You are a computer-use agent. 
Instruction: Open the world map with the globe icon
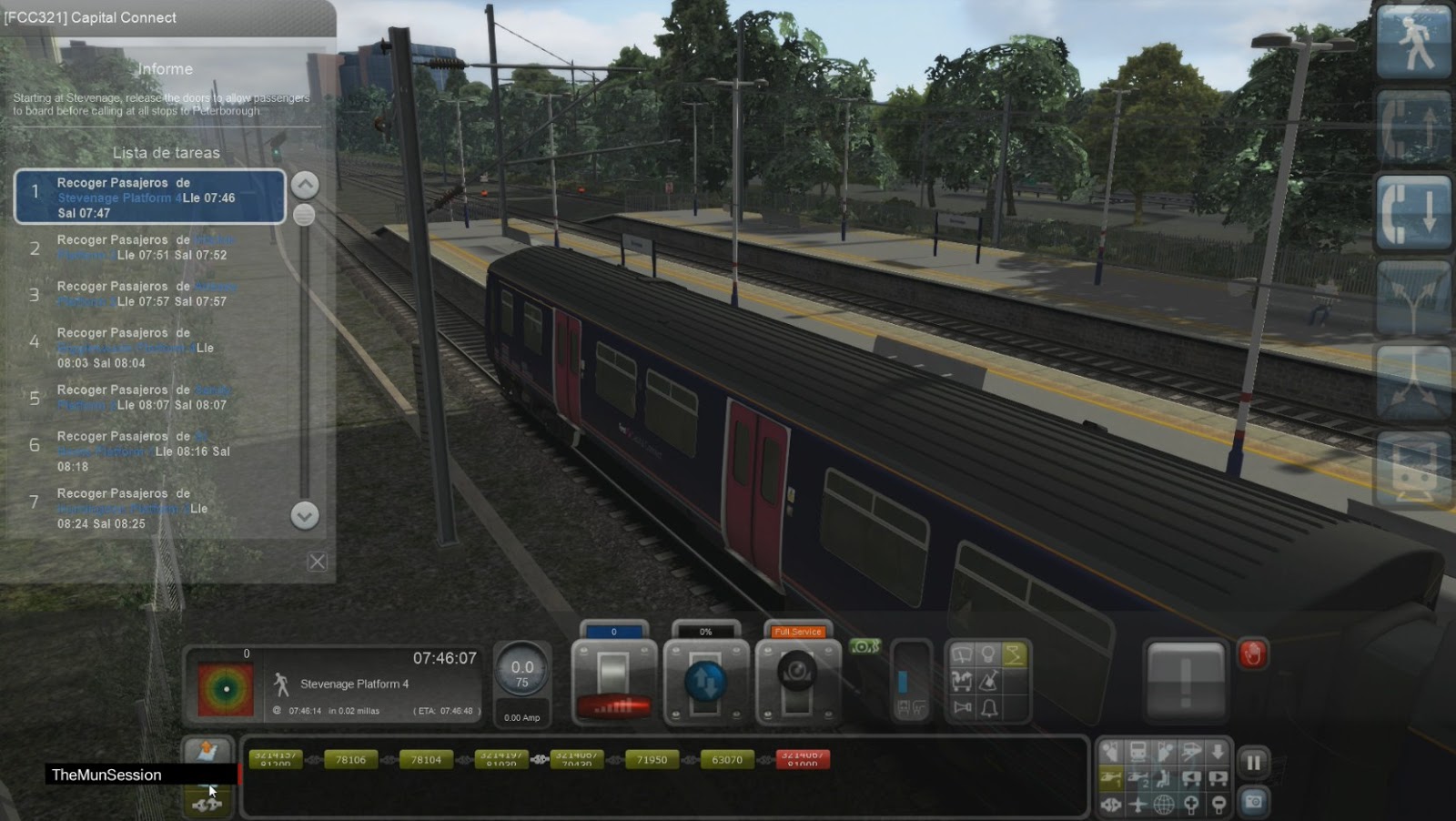1162,806
